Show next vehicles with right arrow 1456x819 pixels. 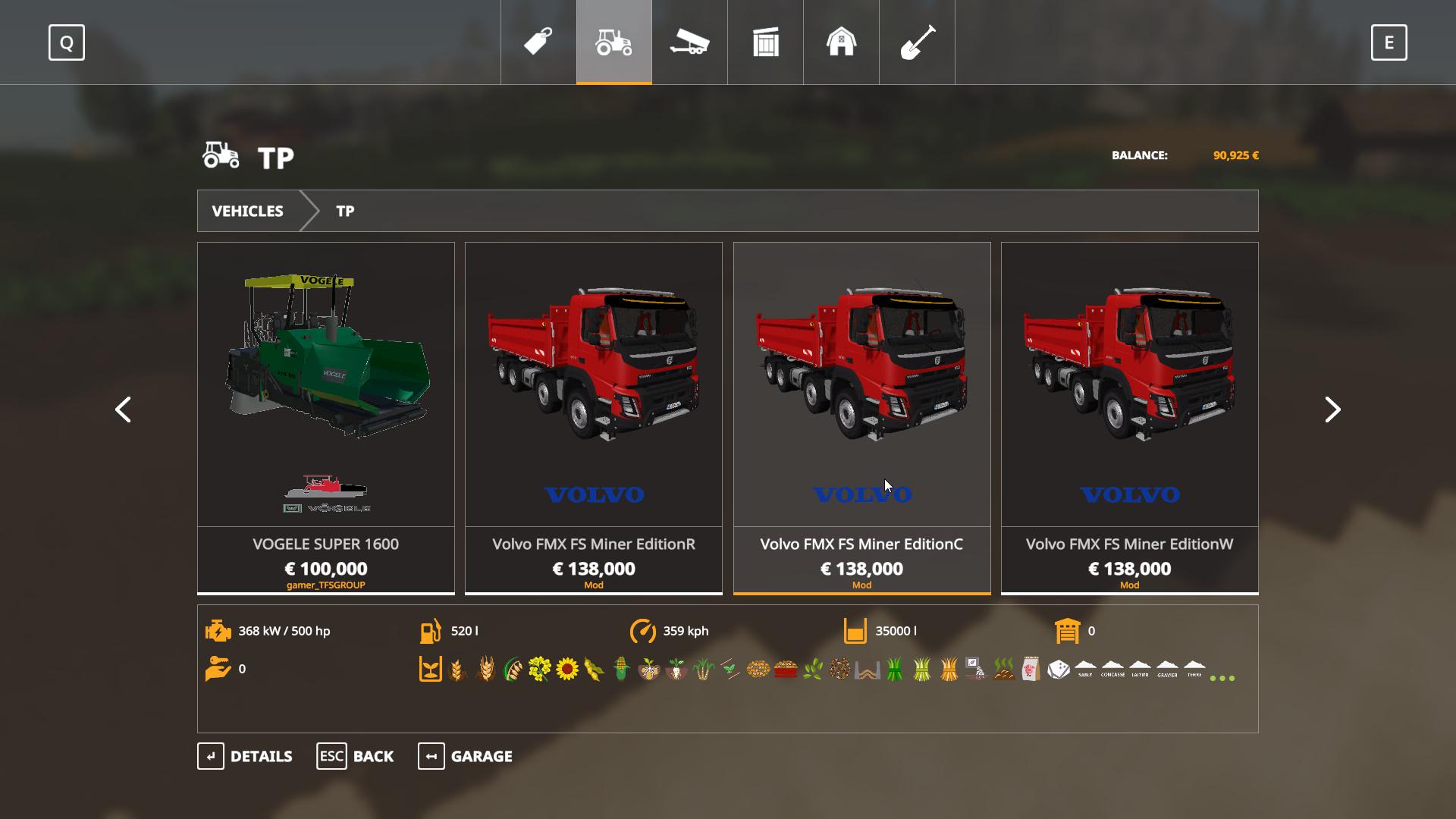[1332, 409]
